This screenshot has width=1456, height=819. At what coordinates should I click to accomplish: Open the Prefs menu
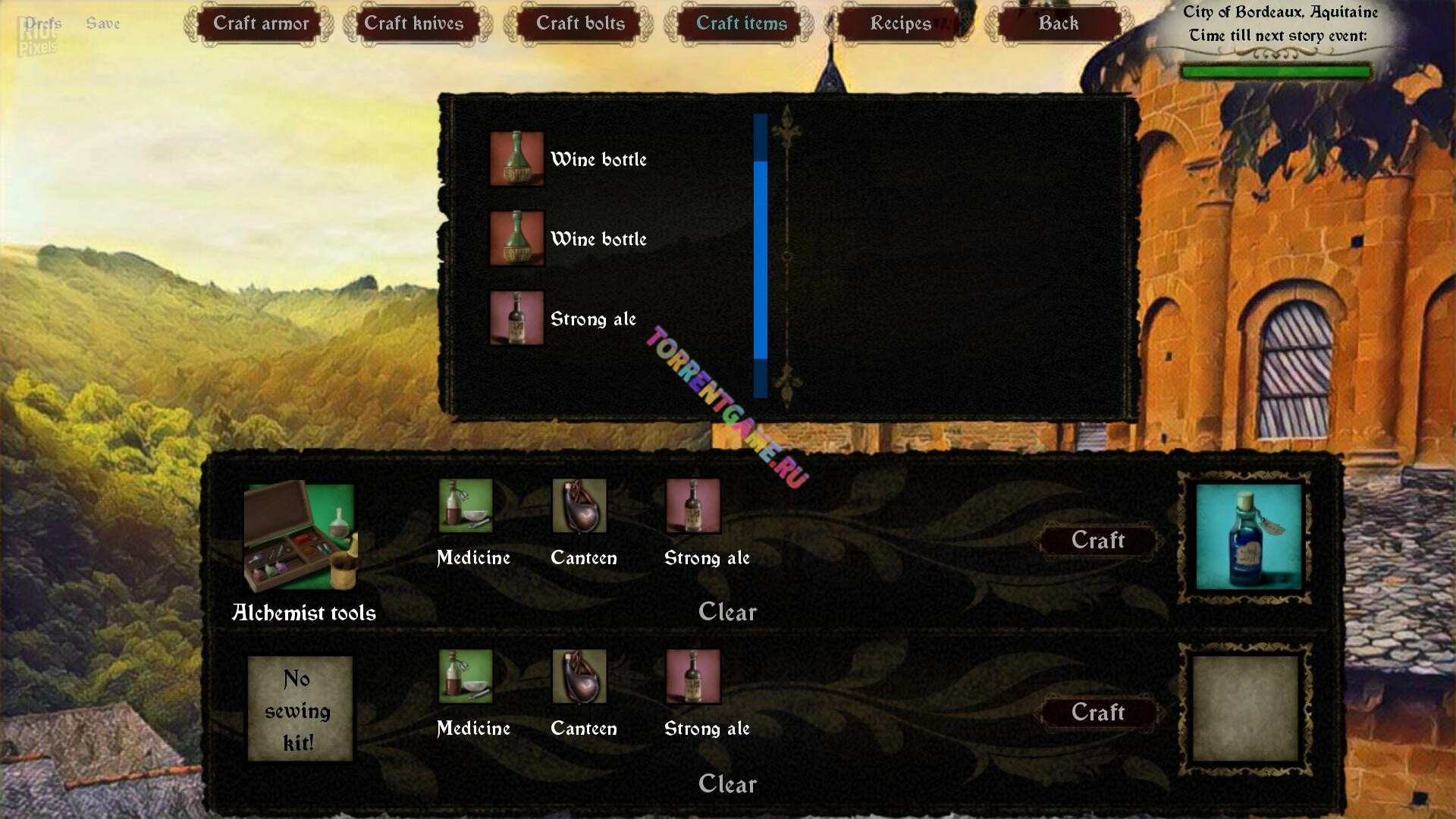tap(42, 24)
